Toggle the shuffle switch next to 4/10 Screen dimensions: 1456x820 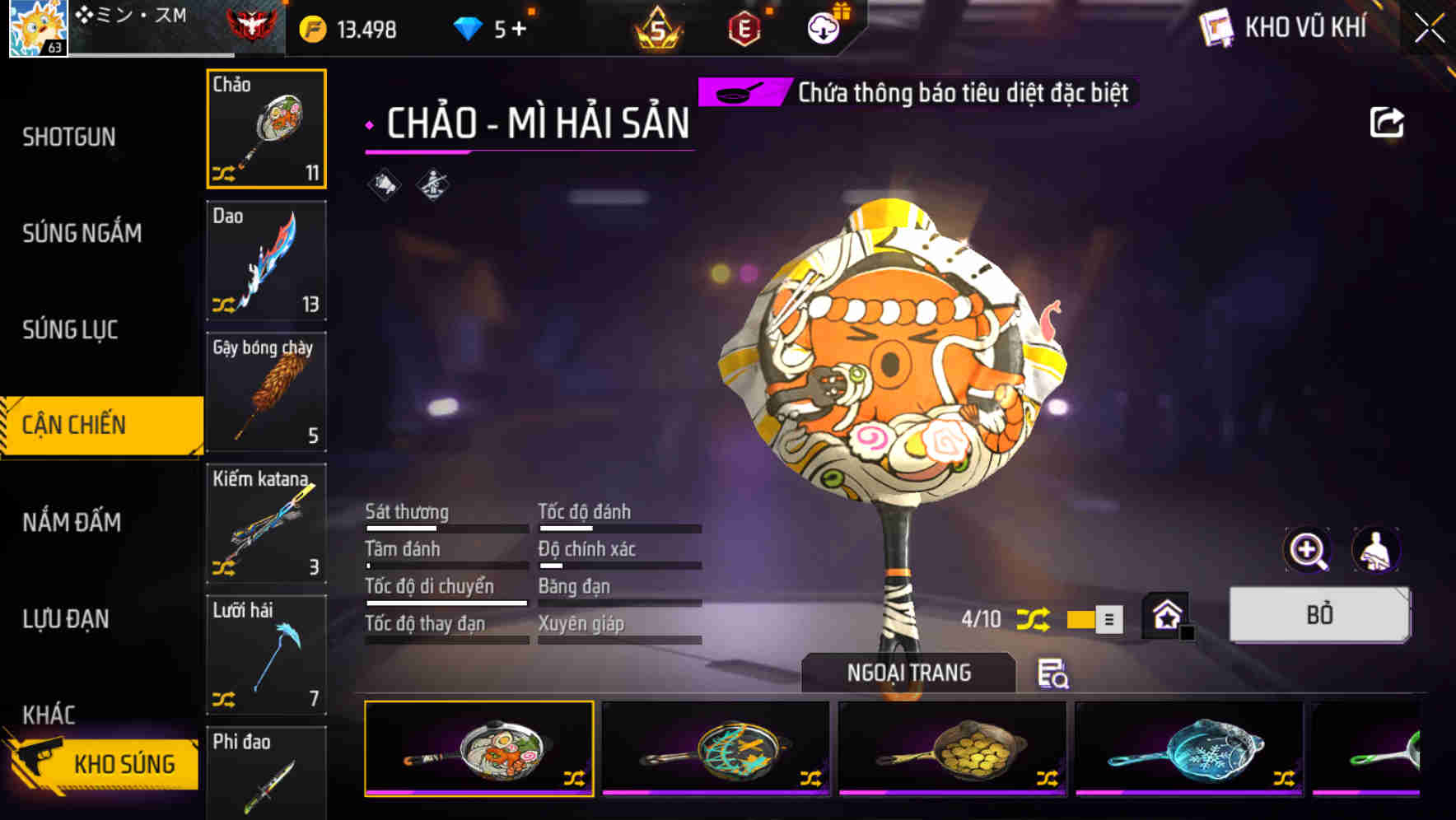click(1034, 619)
